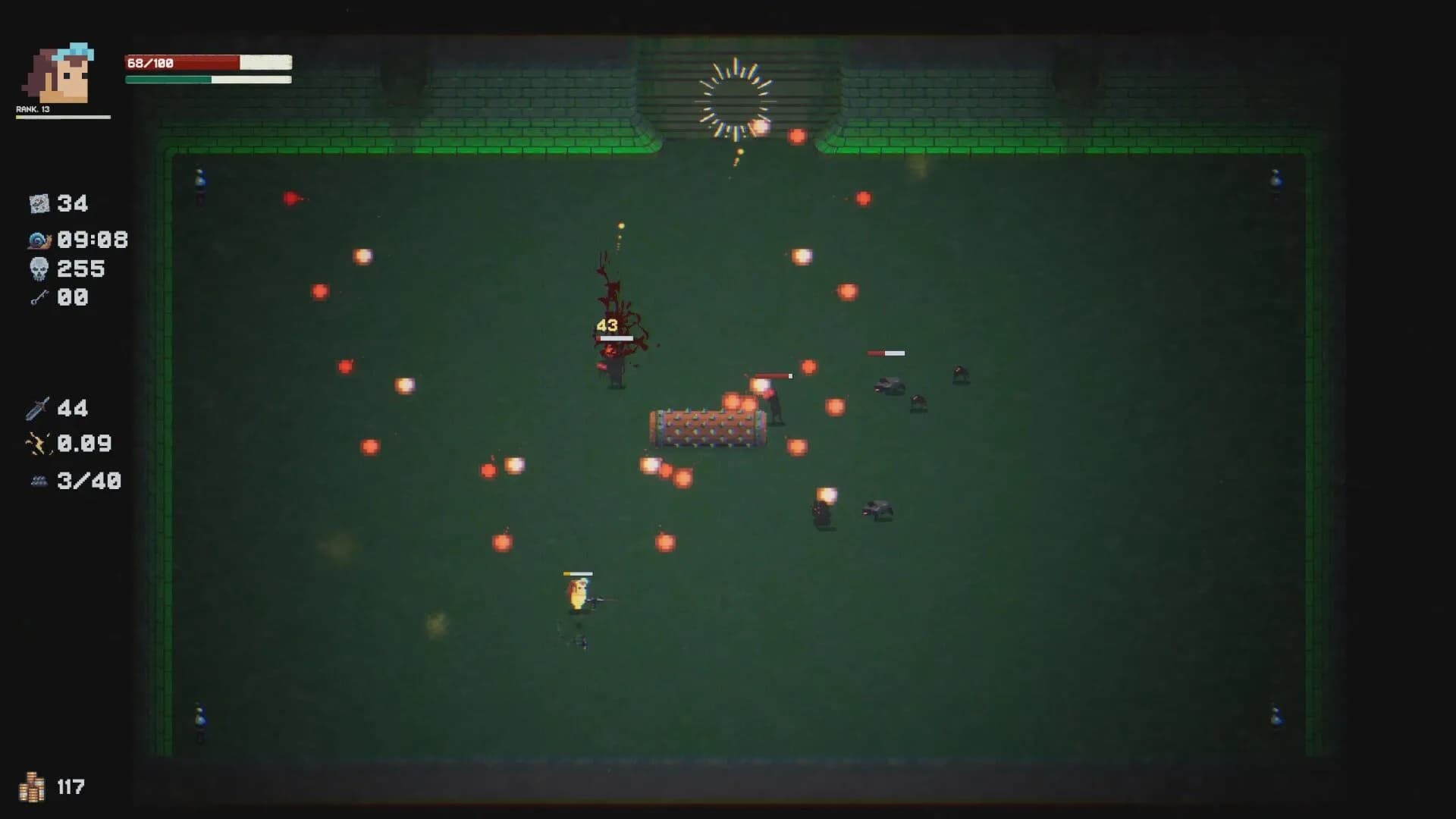Select the skull kill-count icon
This screenshot has width=1456, height=819.
[39, 268]
